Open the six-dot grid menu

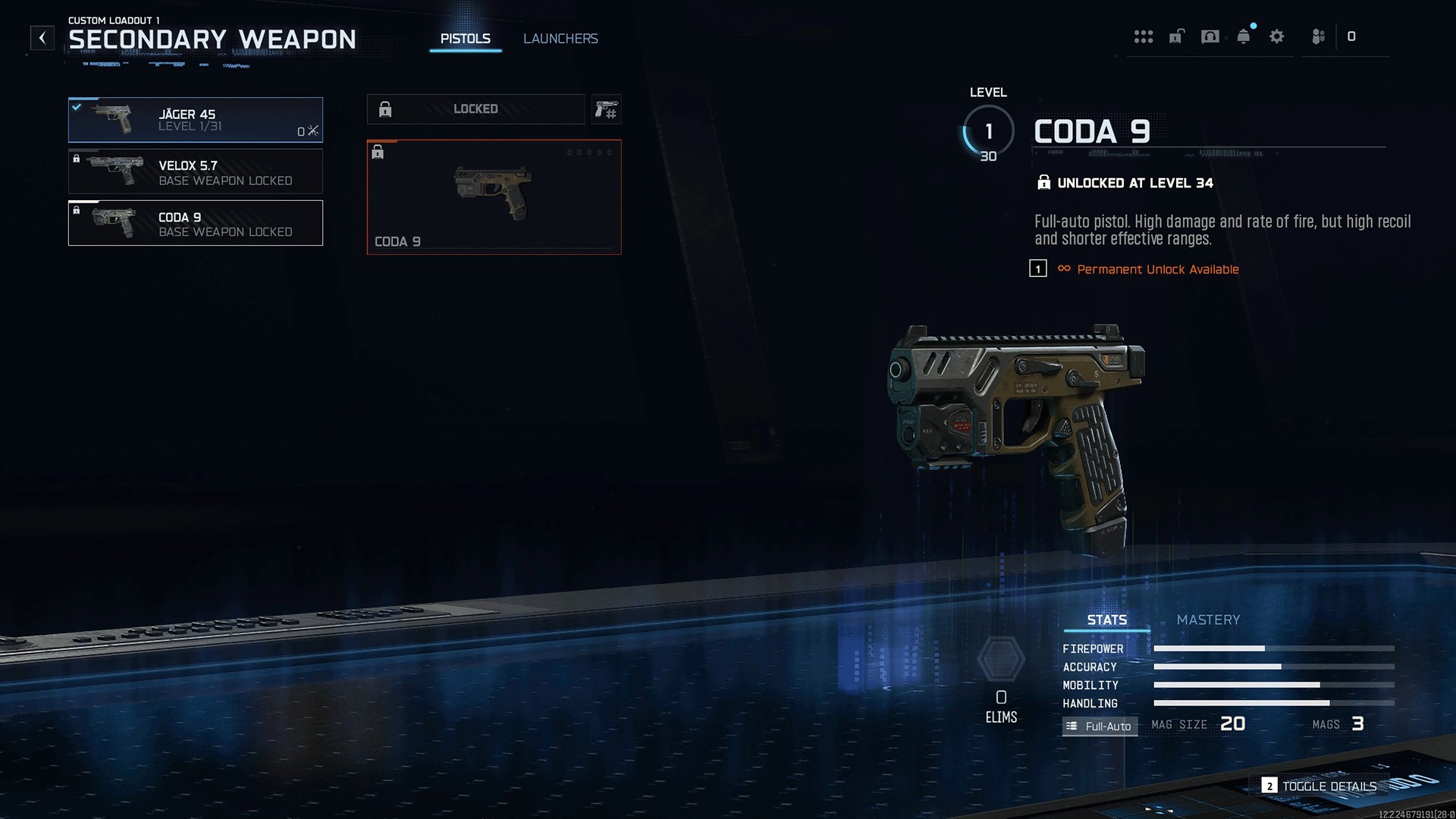(x=1143, y=36)
